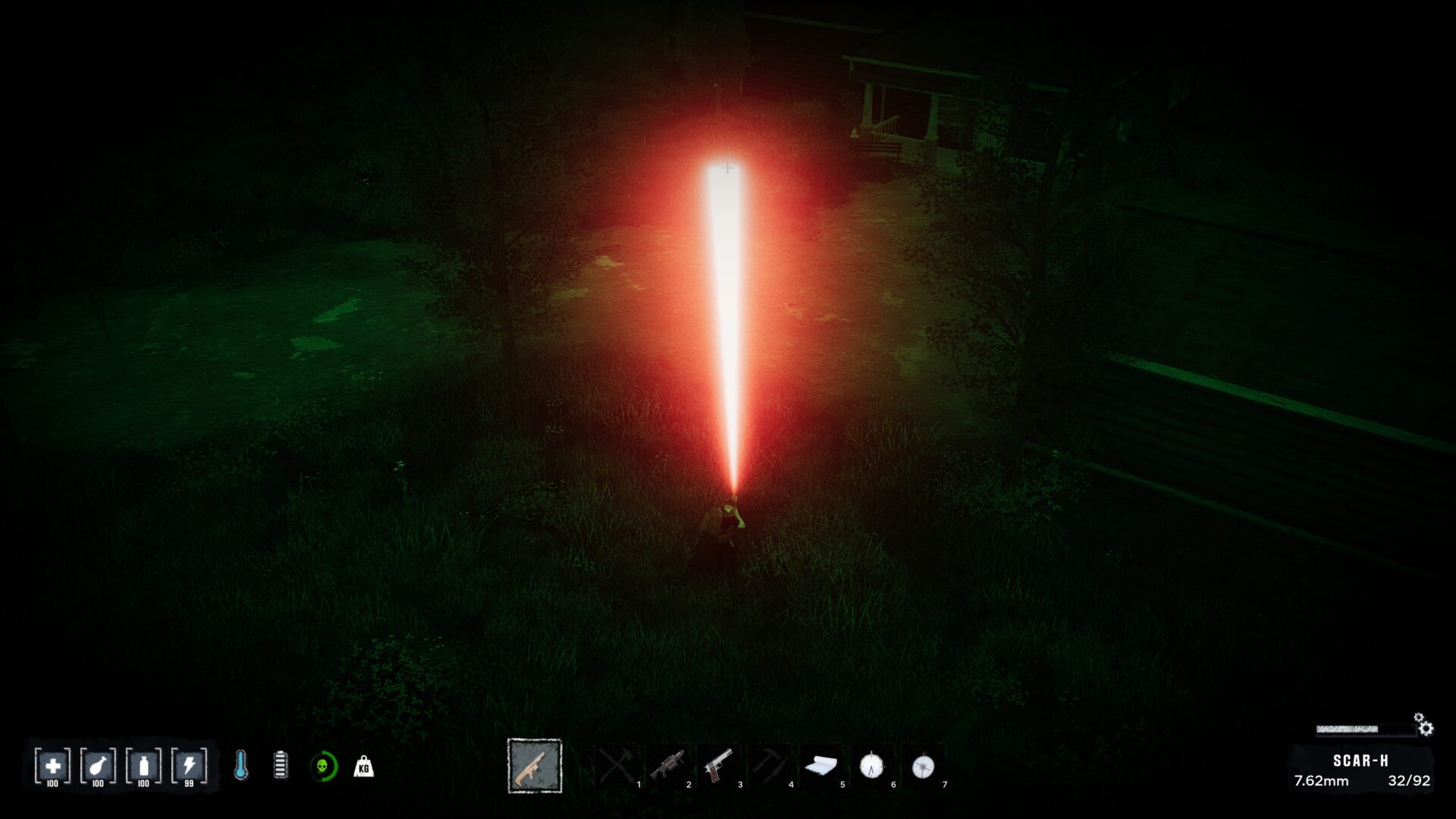Equip the pistol in slot 3

(x=718, y=766)
